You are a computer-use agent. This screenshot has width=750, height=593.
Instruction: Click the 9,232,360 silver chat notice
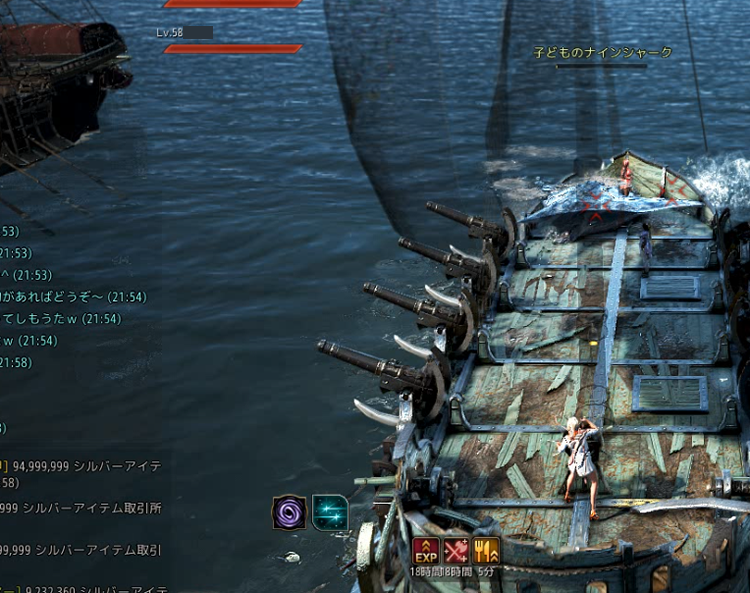point(86,590)
